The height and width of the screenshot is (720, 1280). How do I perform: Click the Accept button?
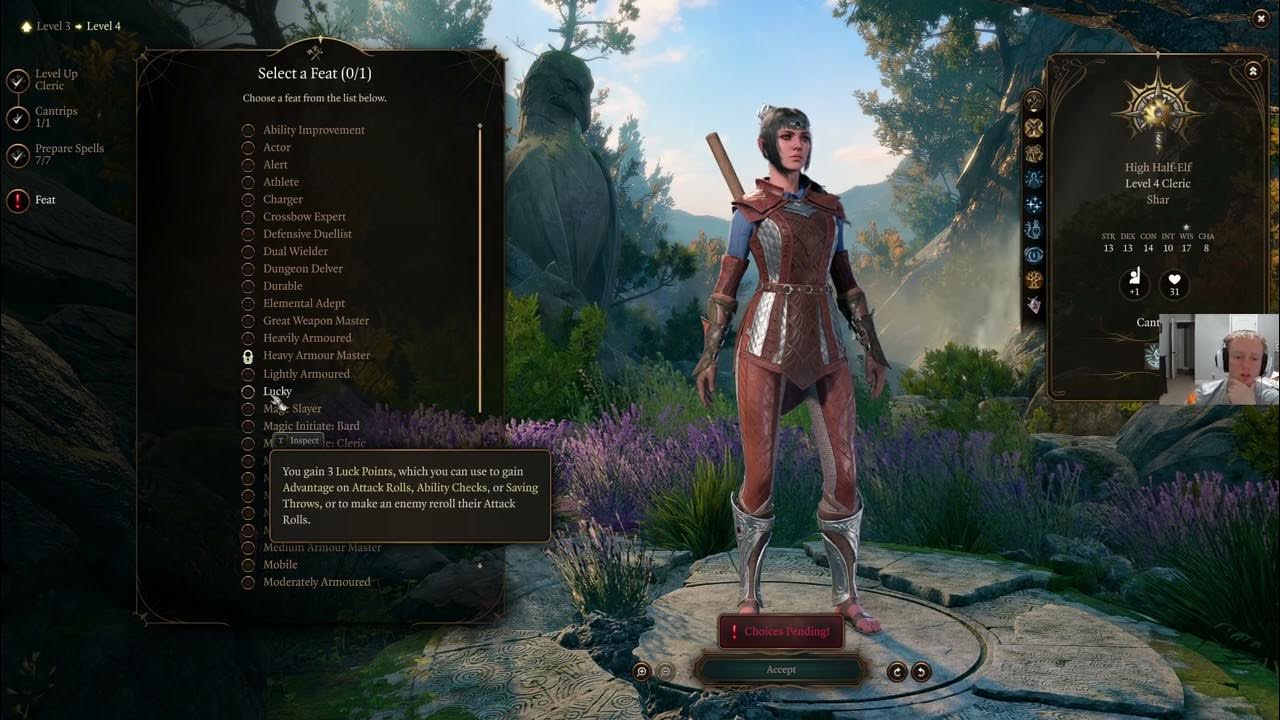(781, 670)
